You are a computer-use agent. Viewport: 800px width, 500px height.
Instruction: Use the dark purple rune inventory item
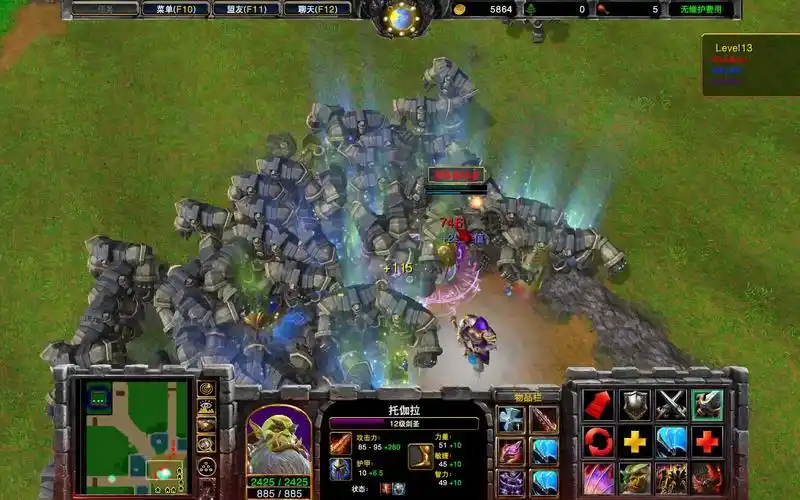click(511, 483)
